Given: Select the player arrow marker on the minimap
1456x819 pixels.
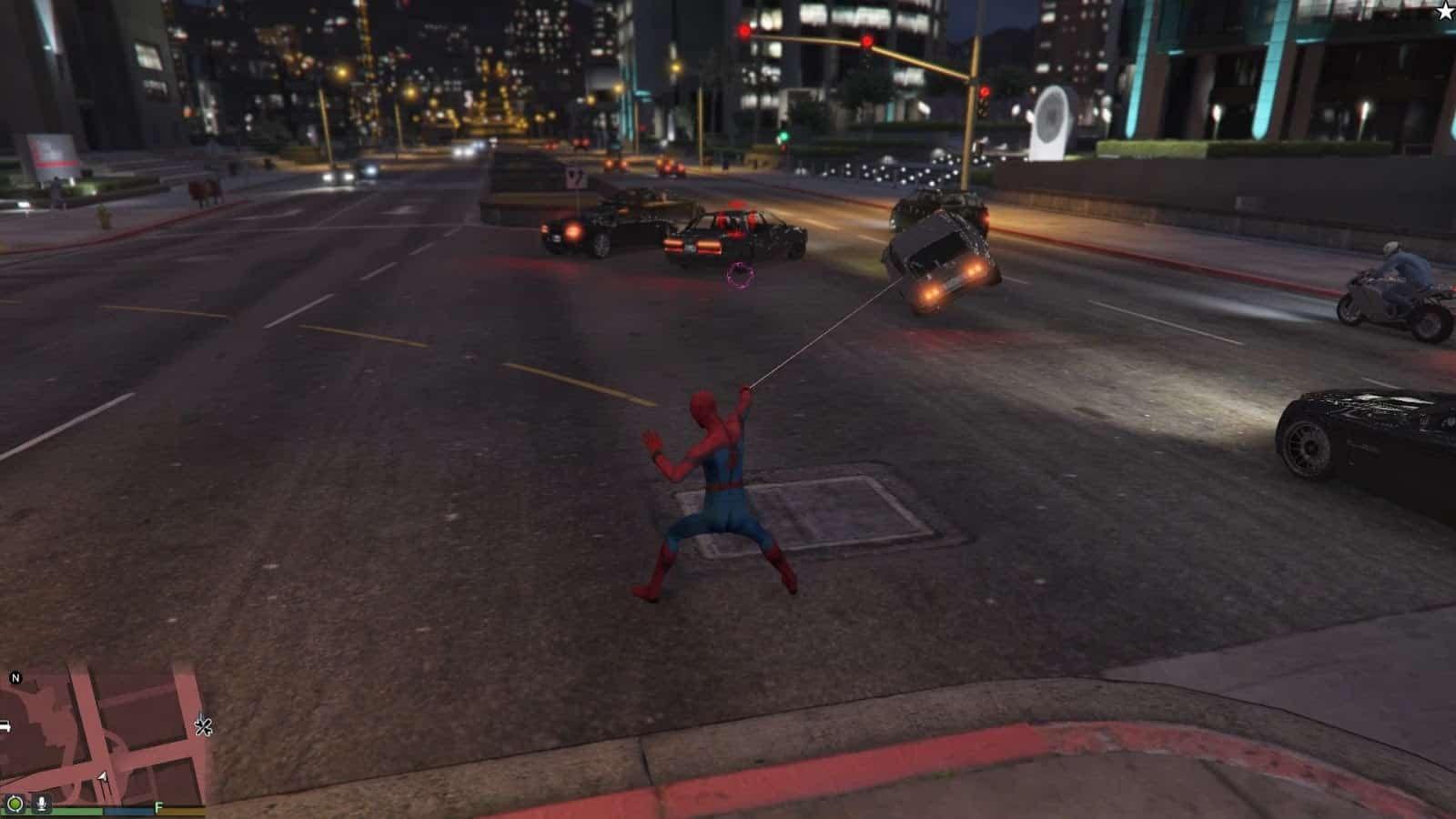Looking at the screenshot, I should click(x=102, y=776).
